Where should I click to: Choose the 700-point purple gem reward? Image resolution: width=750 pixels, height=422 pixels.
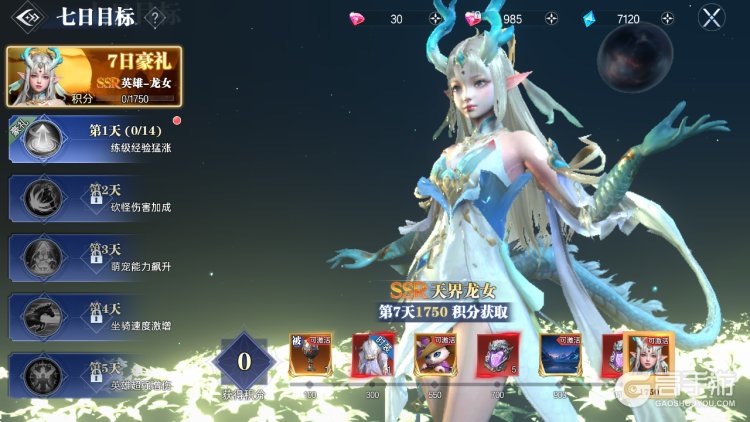[497, 355]
